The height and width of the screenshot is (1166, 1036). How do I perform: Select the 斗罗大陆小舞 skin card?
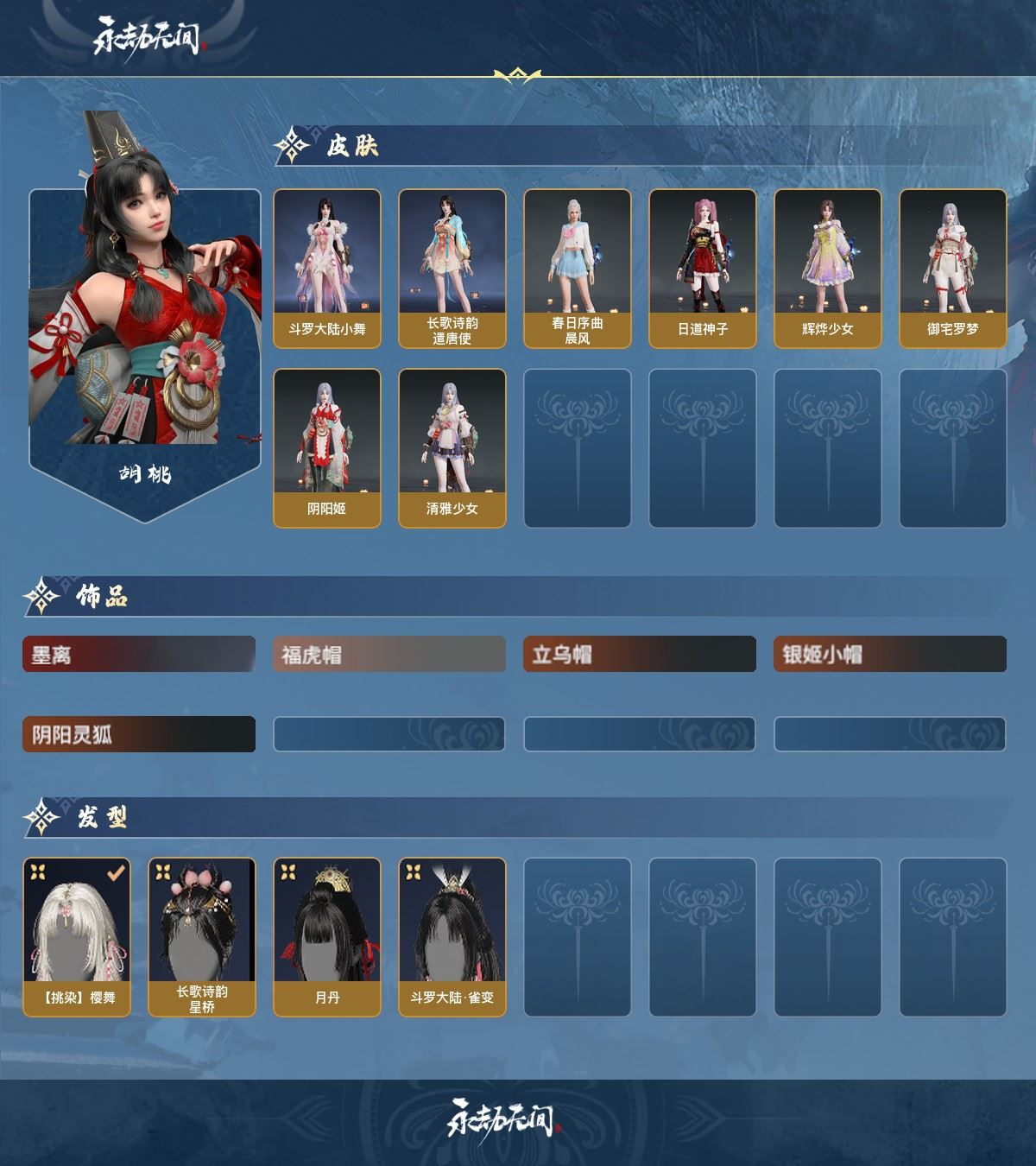(x=327, y=269)
